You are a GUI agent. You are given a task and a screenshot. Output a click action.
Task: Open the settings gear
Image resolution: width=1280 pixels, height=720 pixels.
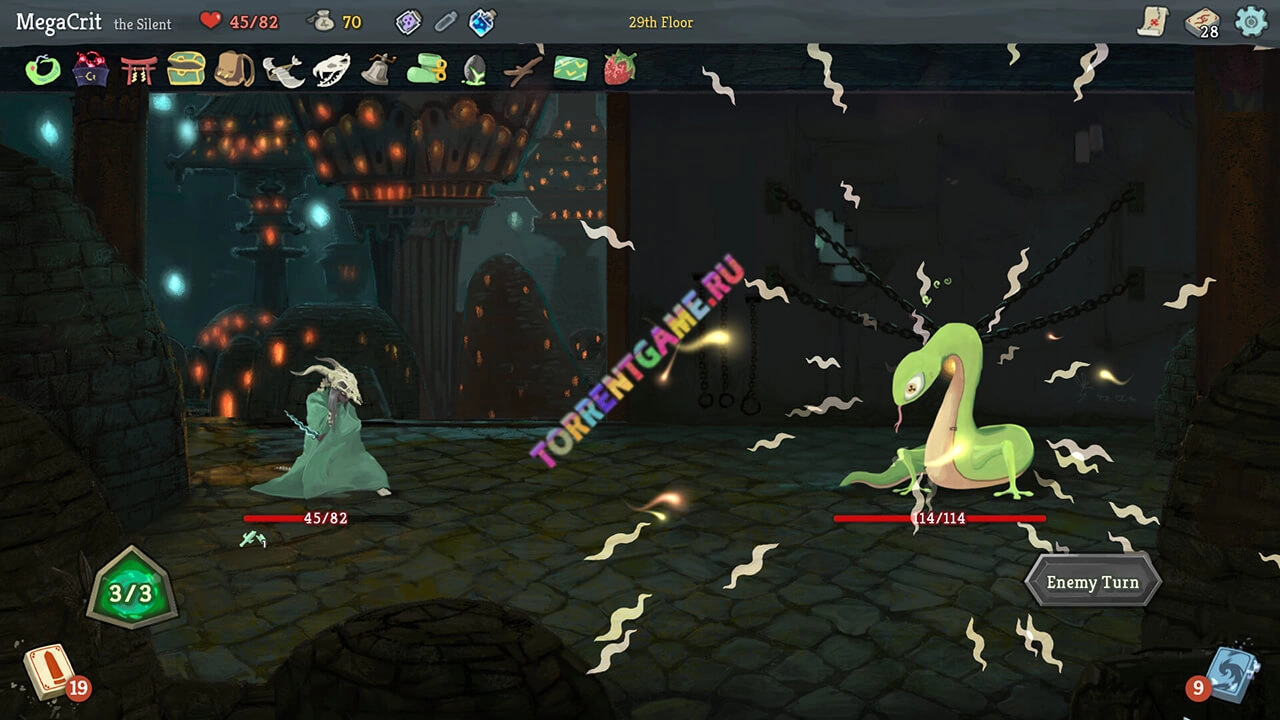[1250, 21]
